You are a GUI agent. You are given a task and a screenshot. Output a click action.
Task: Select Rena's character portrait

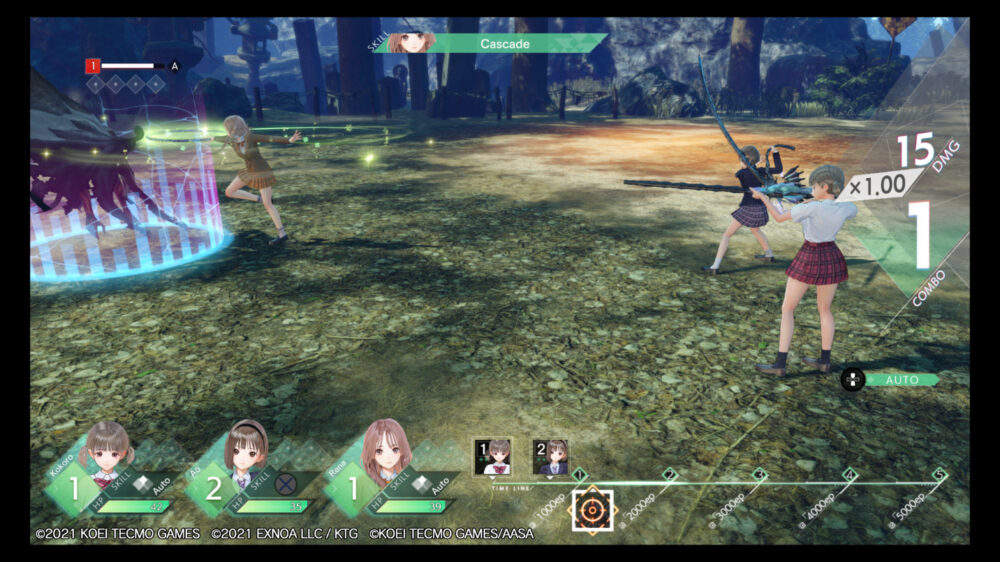coord(384,450)
